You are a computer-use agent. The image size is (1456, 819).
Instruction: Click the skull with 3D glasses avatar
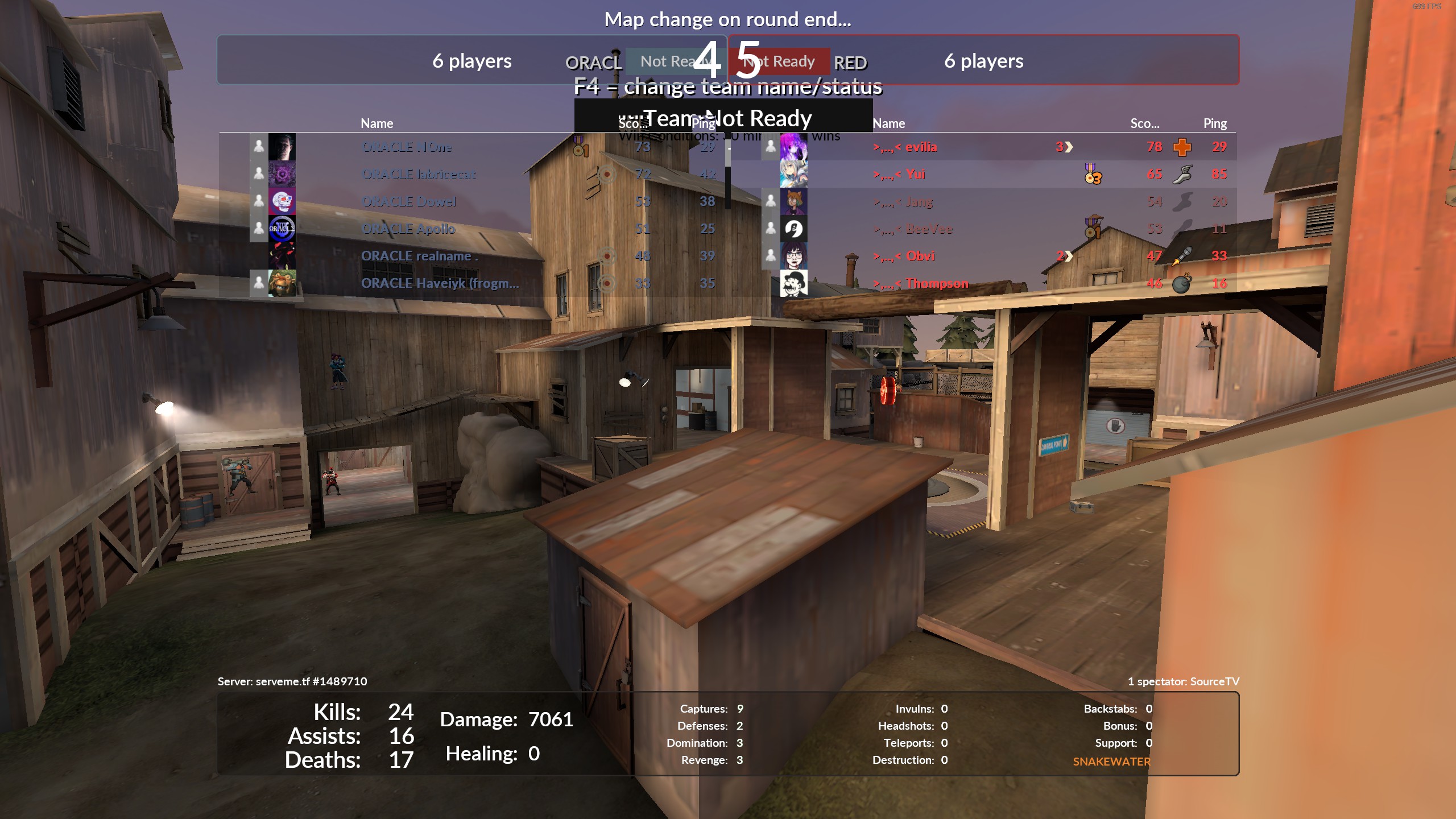point(282,201)
